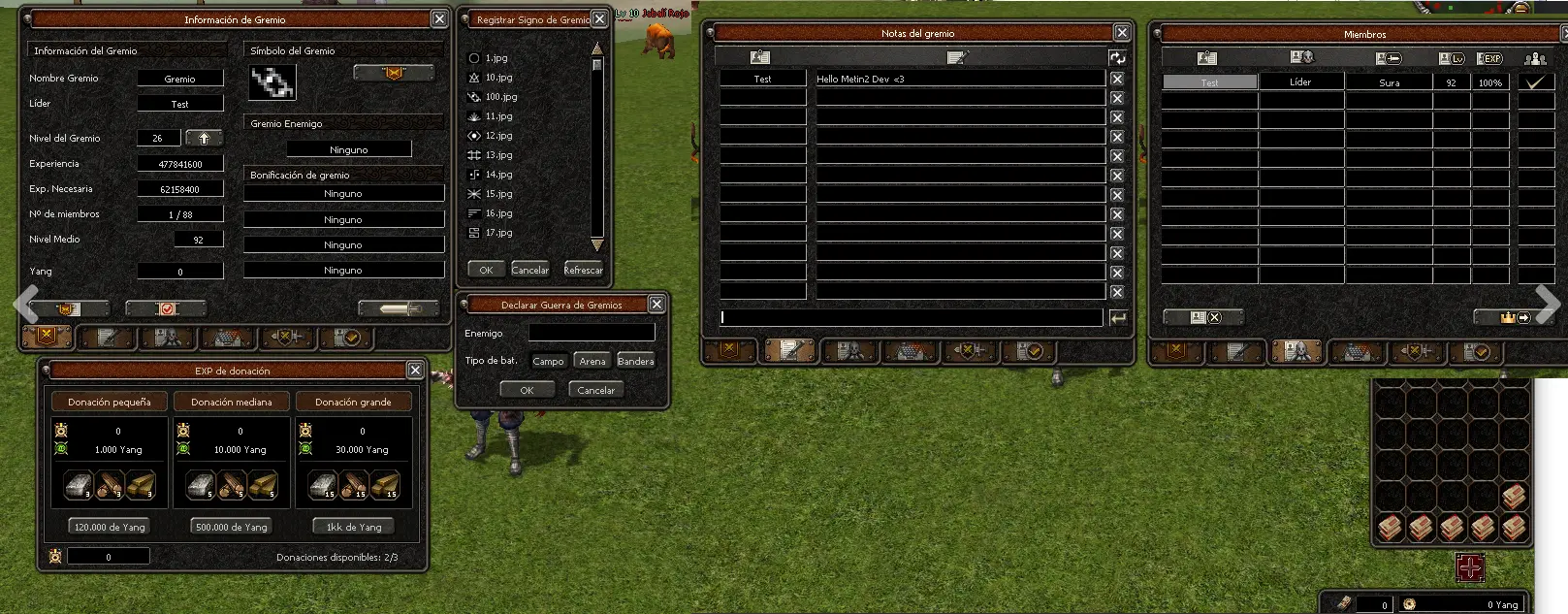Donate 120.000 de Yang
The image size is (1568, 614).
click(110, 527)
